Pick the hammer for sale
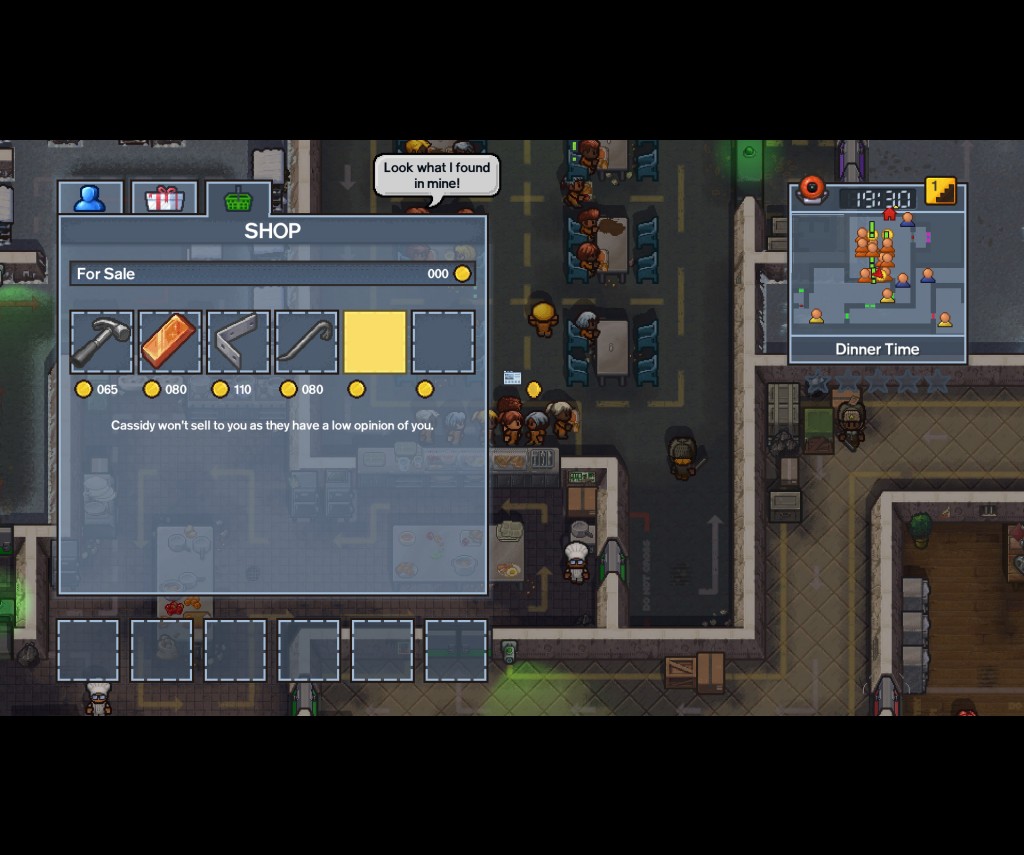Screen dimensions: 1024x855 point(101,342)
